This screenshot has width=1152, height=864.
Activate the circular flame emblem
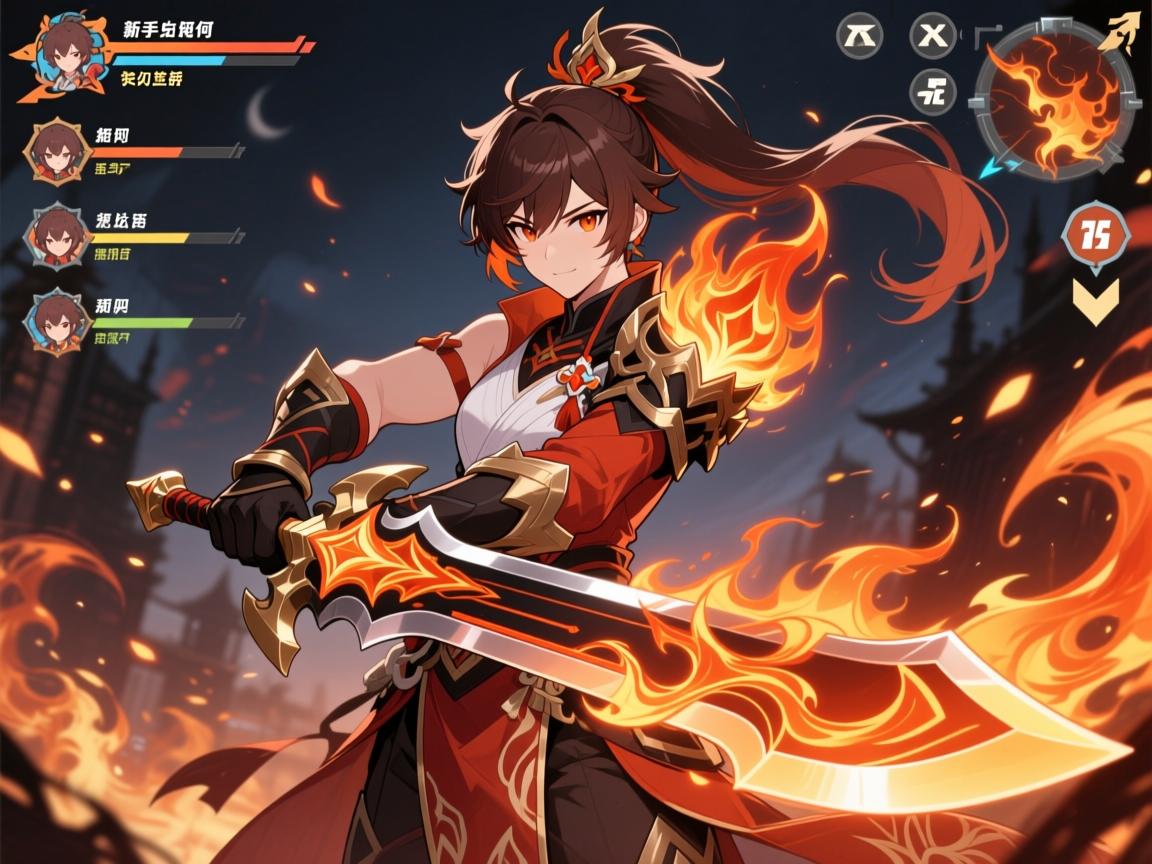click(1055, 100)
